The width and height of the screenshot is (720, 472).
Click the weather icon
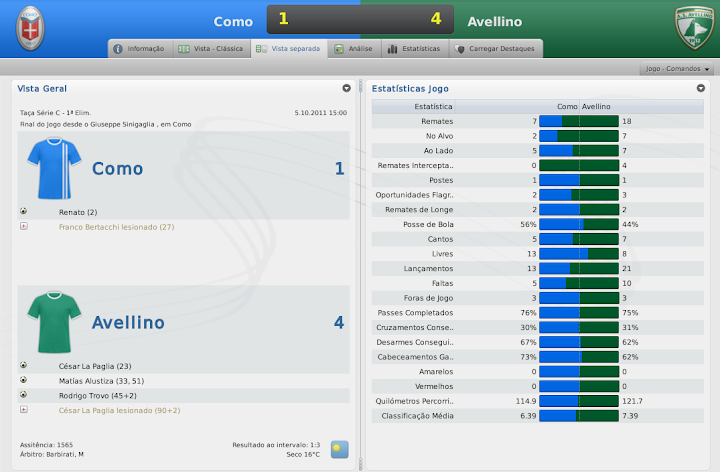click(x=340, y=449)
